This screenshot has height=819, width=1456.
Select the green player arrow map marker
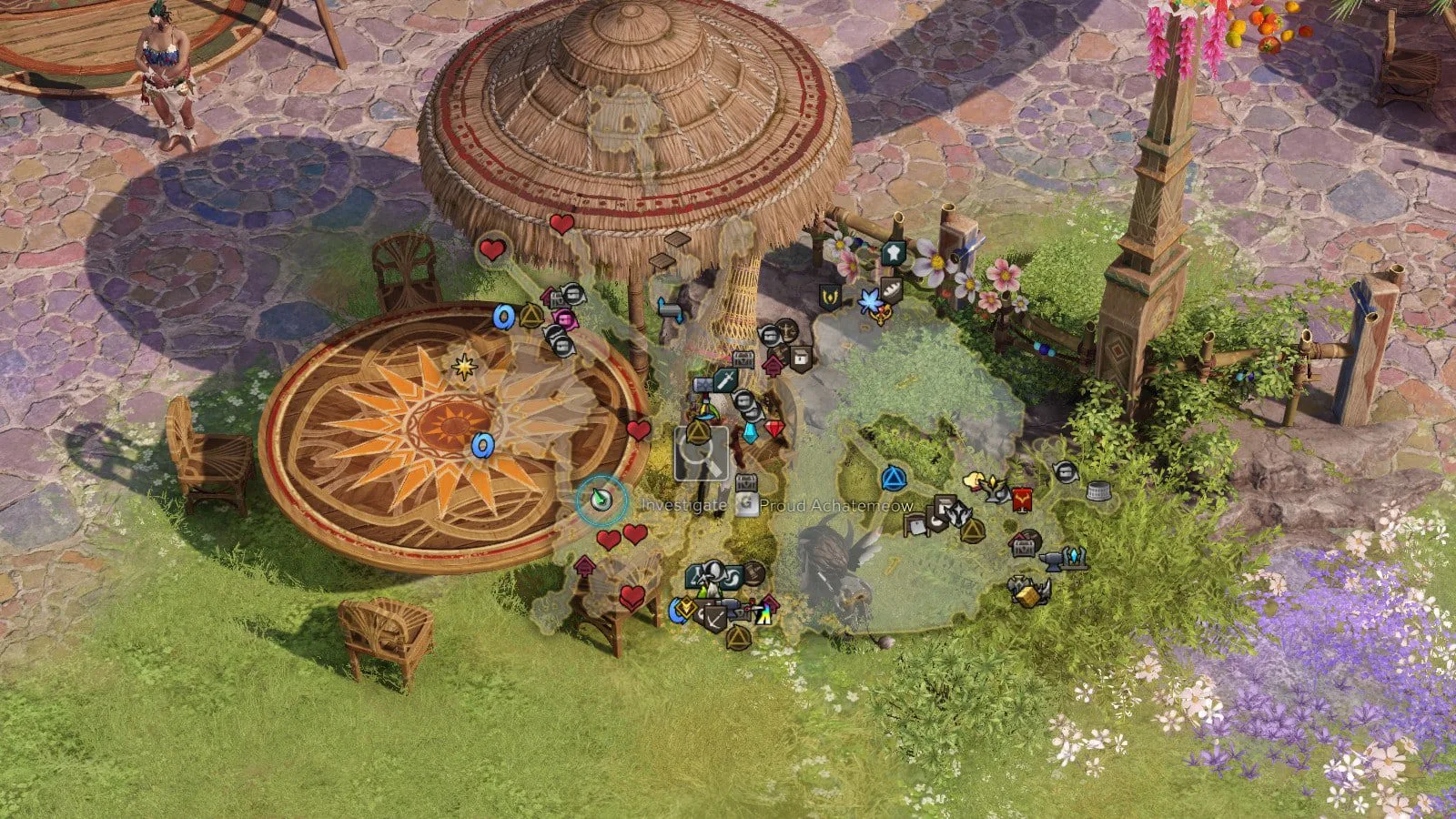tap(601, 499)
